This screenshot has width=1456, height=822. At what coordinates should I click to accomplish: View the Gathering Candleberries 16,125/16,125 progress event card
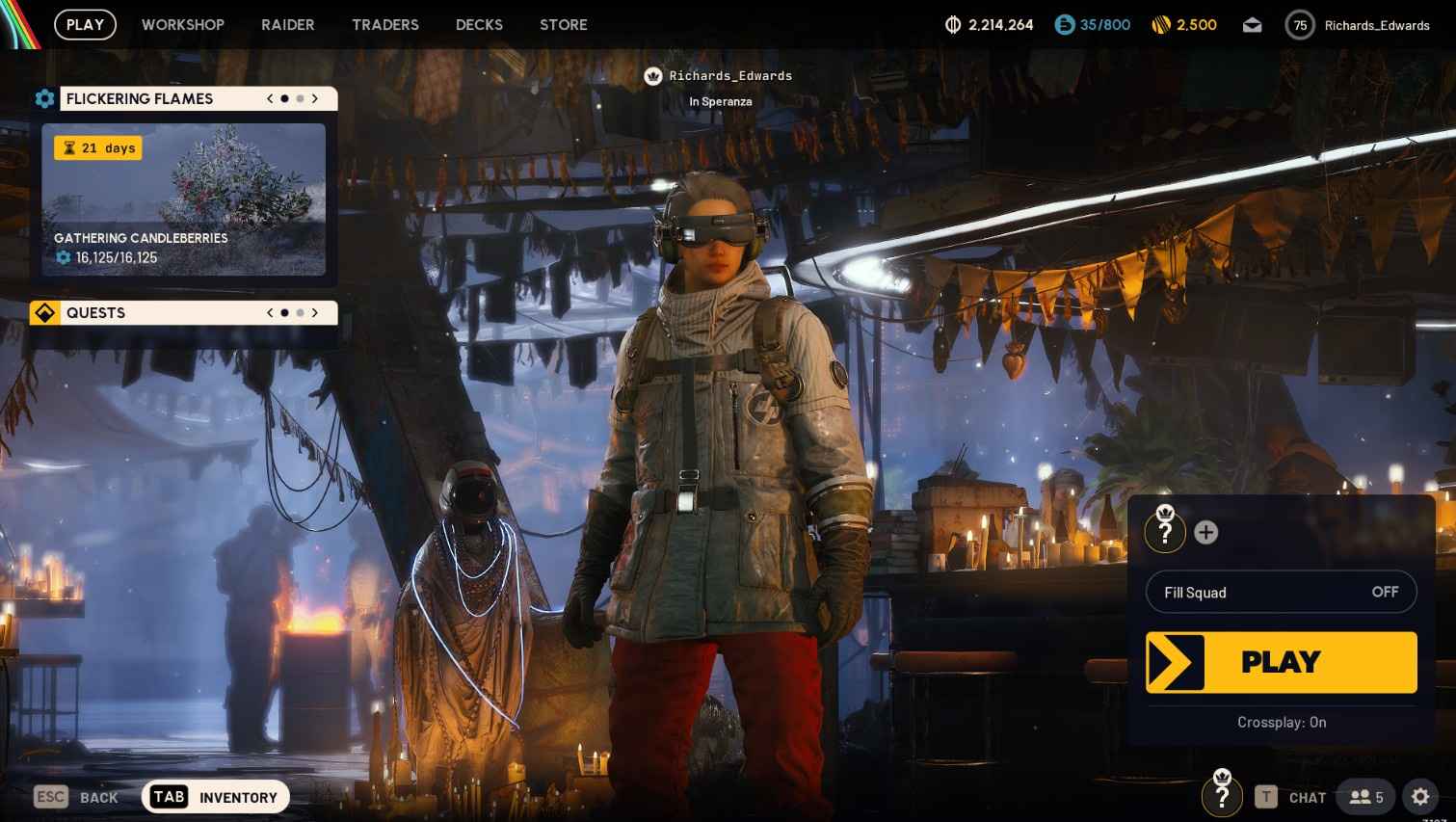click(x=184, y=199)
